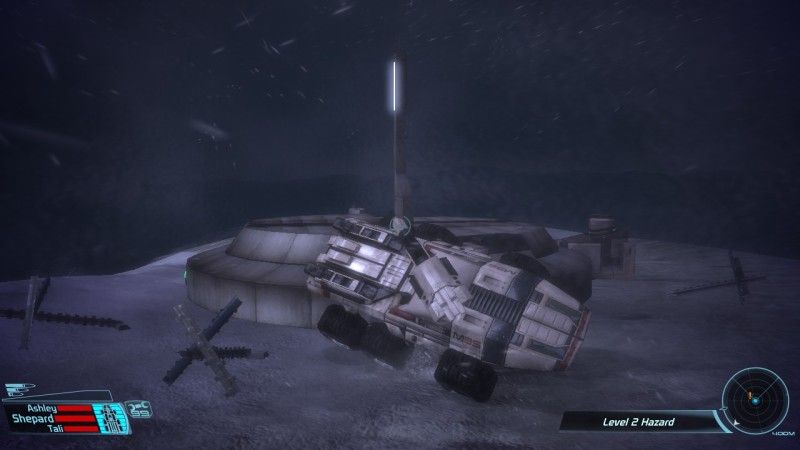This screenshot has height=450, width=800.
Task: Select Ashley in the squad panel
Action: click(42, 409)
